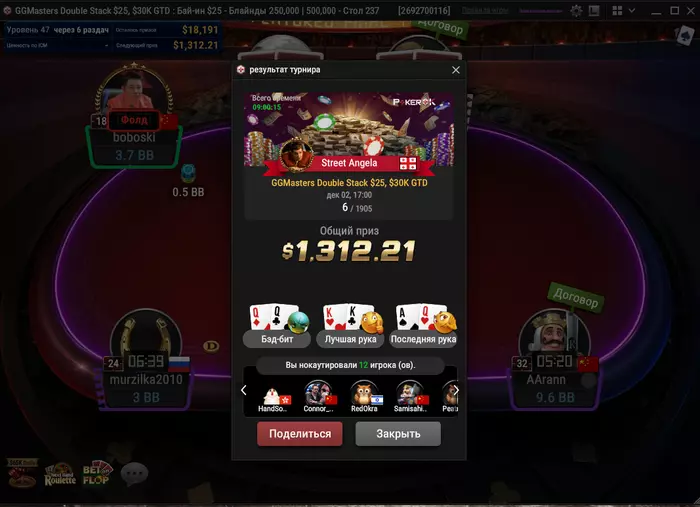Show more knocked-out players with right arrow
Image resolution: width=700 pixels, height=507 pixels.
point(455,391)
